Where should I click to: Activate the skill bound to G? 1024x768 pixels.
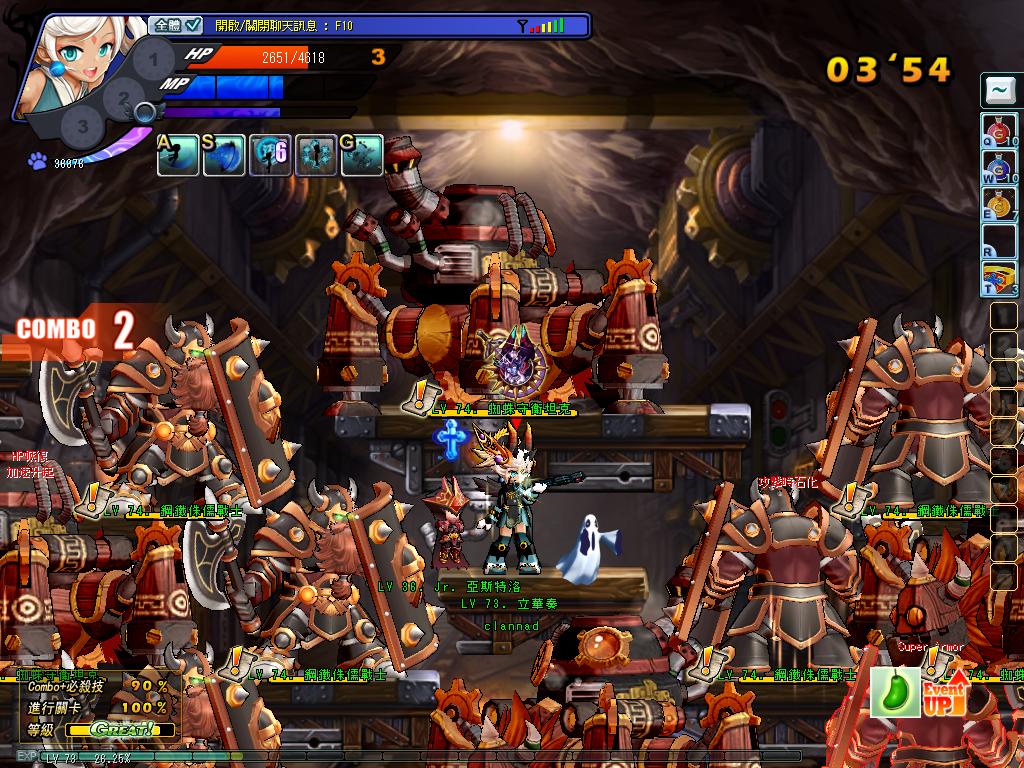(362, 155)
